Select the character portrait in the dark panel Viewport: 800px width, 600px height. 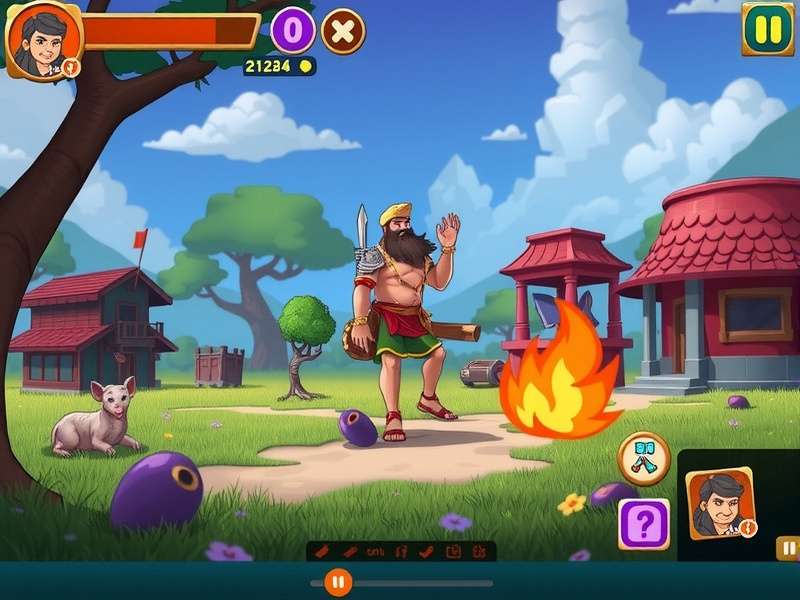pos(720,503)
